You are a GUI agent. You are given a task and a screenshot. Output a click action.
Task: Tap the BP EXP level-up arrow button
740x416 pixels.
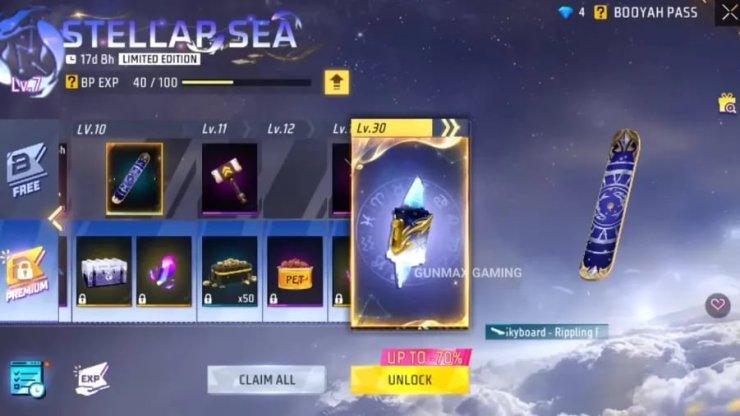336,83
